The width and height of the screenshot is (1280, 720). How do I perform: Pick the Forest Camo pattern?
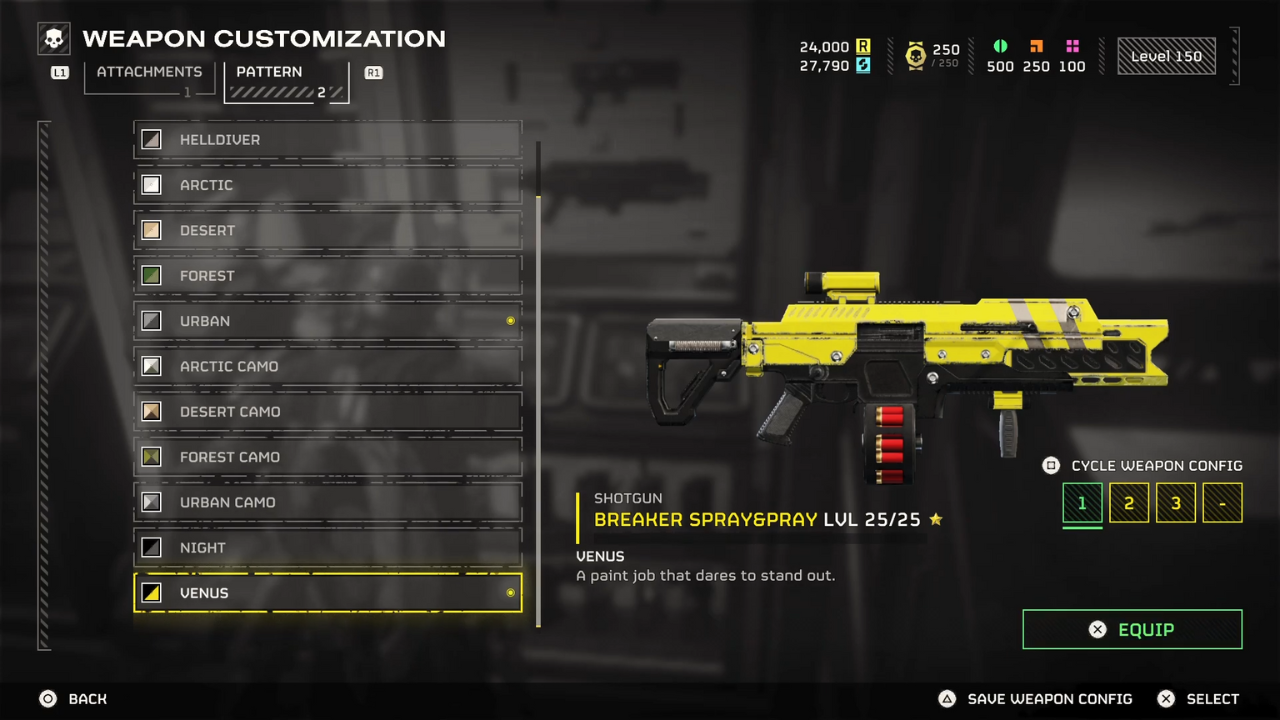point(328,457)
